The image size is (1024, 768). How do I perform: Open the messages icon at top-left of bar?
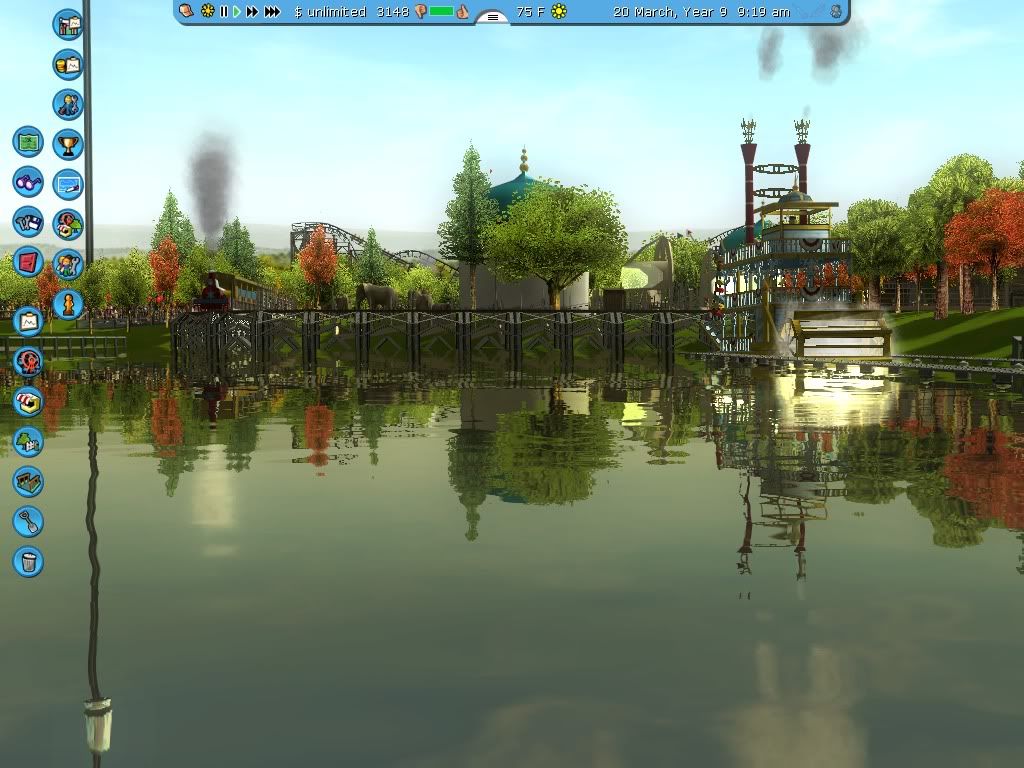[x=187, y=11]
